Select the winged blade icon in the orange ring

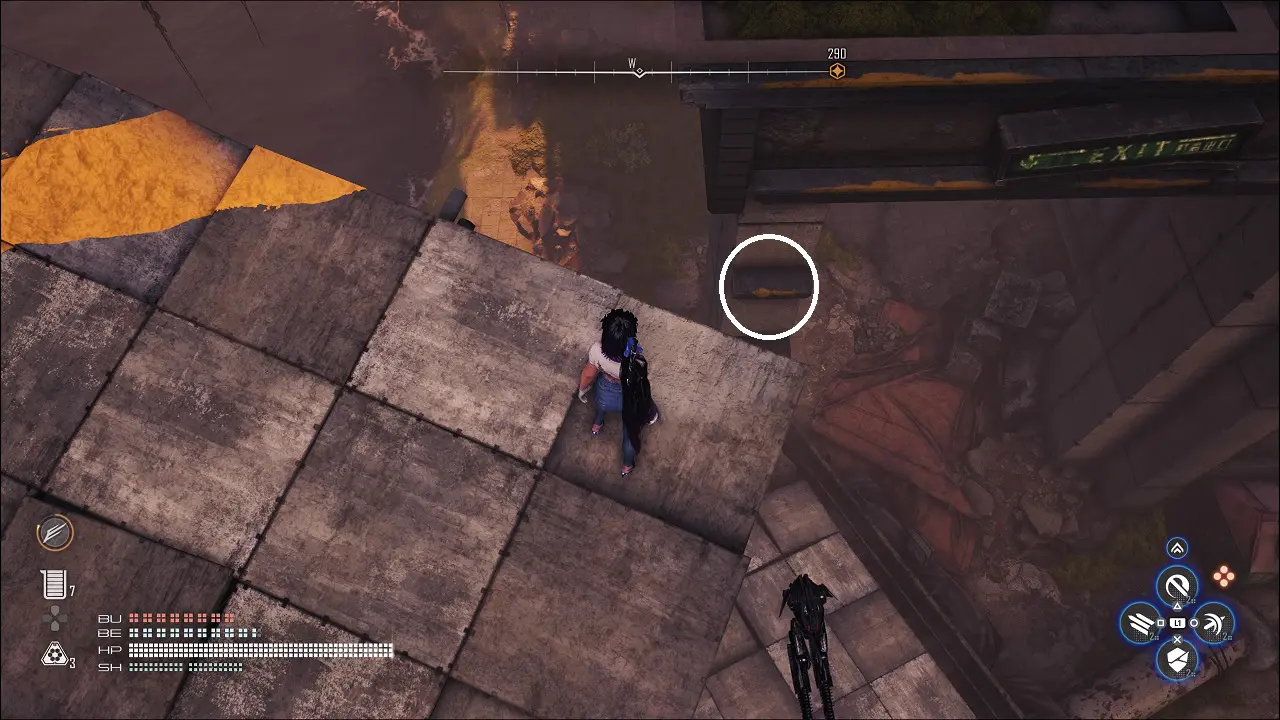(x=55, y=533)
